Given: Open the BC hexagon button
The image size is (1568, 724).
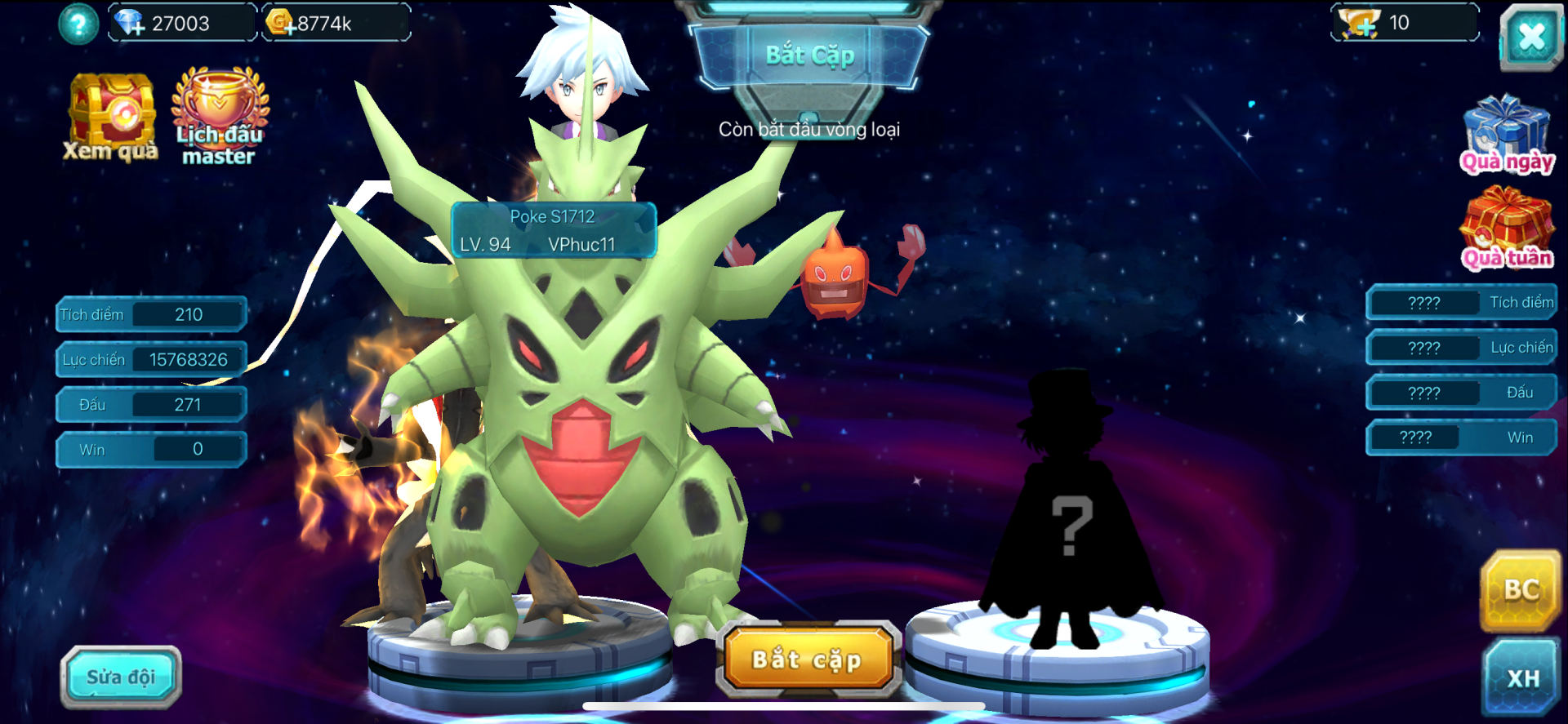Looking at the screenshot, I should pos(1521,590).
